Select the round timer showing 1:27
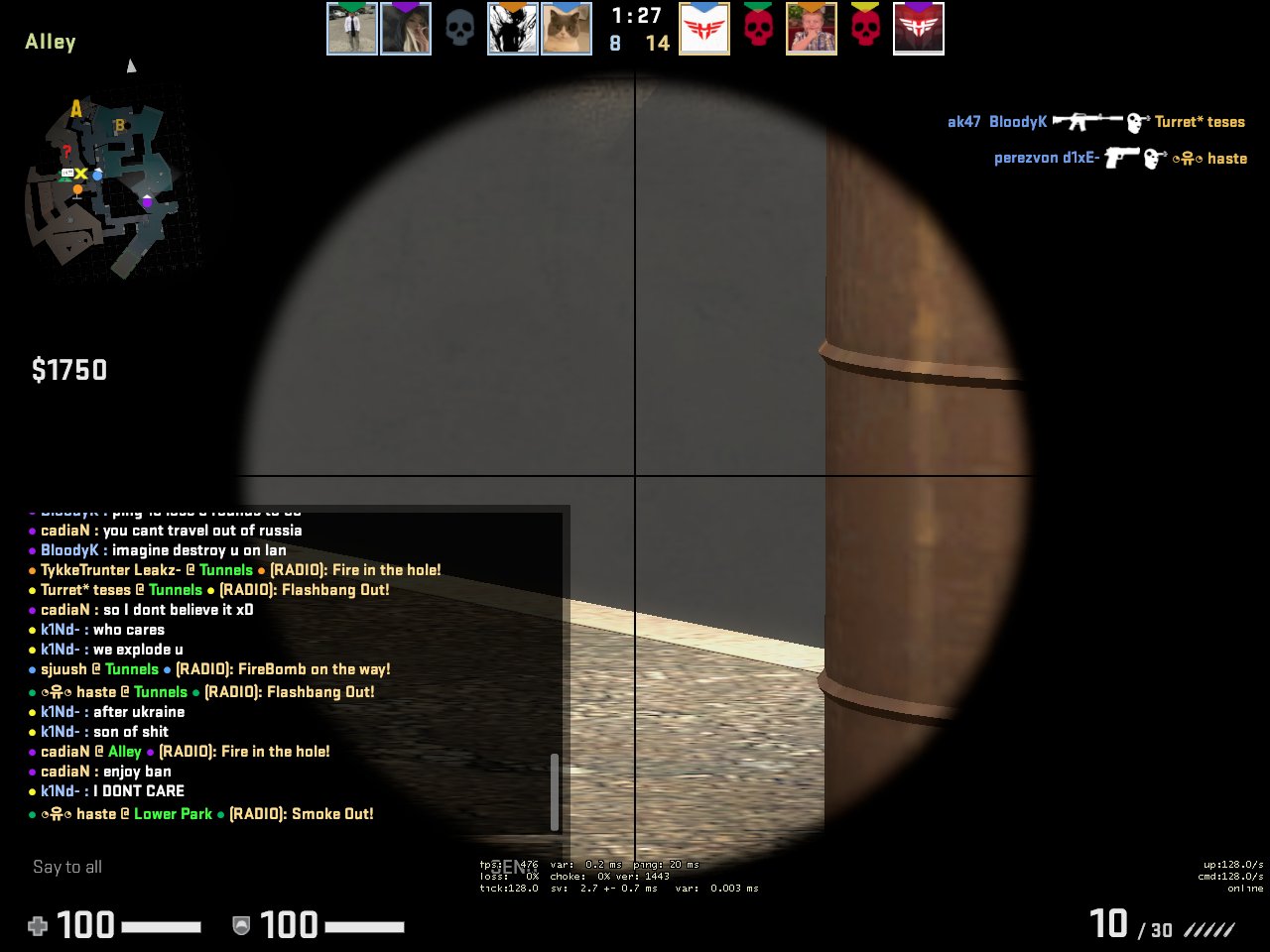This screenshot has height=952, width=1270. tap(634, 16)
